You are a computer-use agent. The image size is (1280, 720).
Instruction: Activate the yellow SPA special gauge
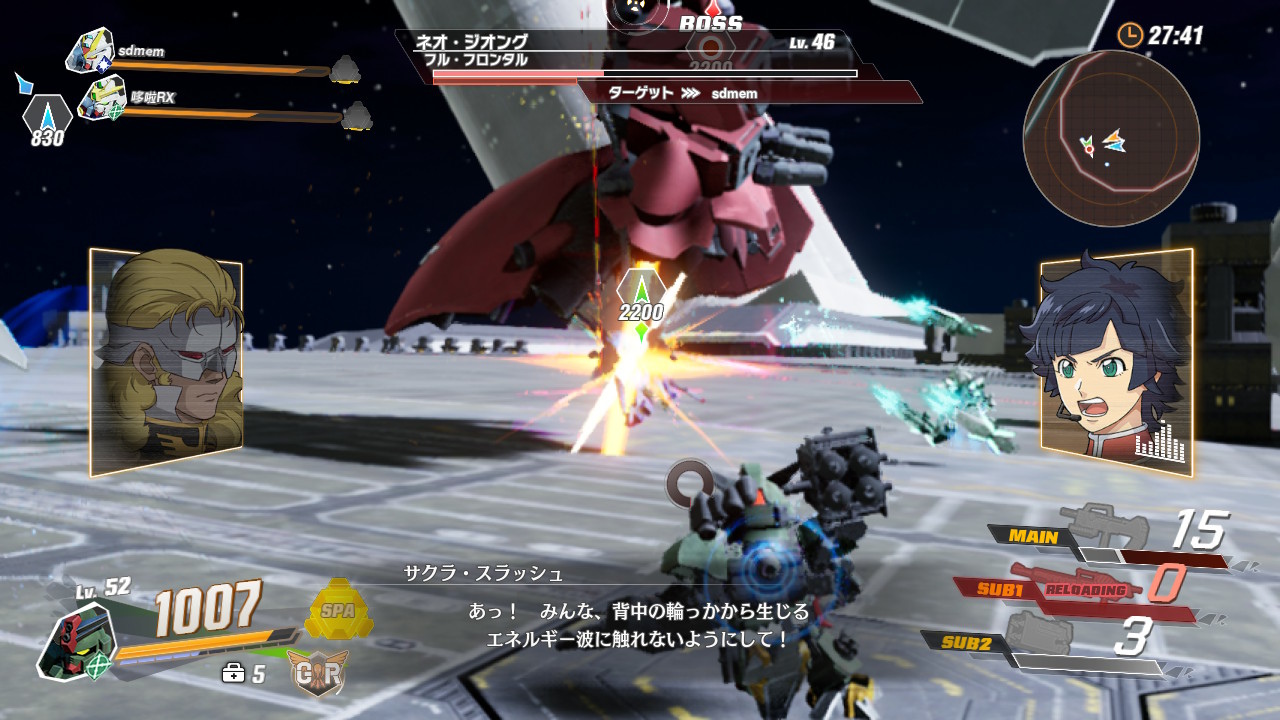coord(338,609)
